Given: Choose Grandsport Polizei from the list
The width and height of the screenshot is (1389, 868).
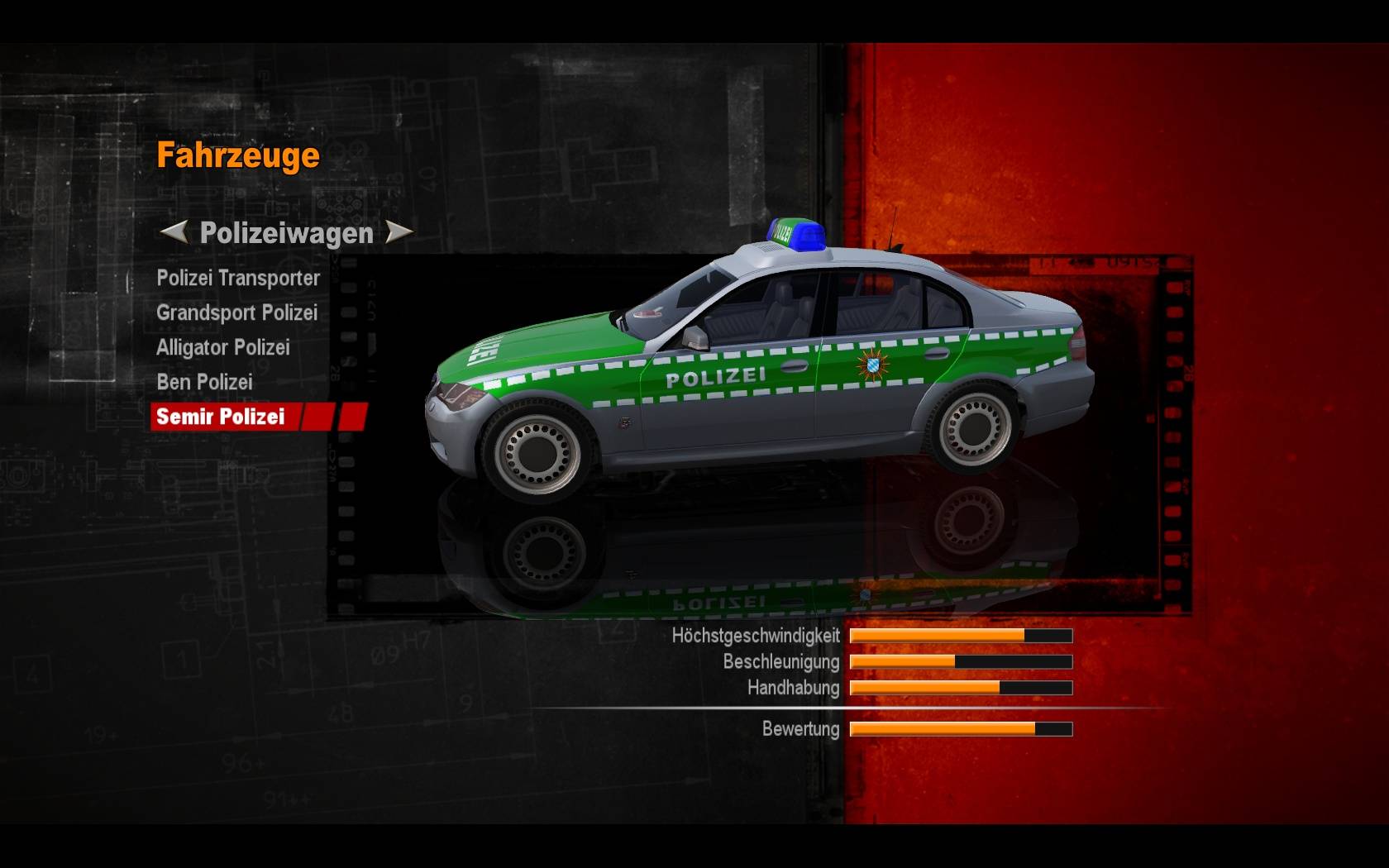Looking at the screenshot, I should click(236, 313).
